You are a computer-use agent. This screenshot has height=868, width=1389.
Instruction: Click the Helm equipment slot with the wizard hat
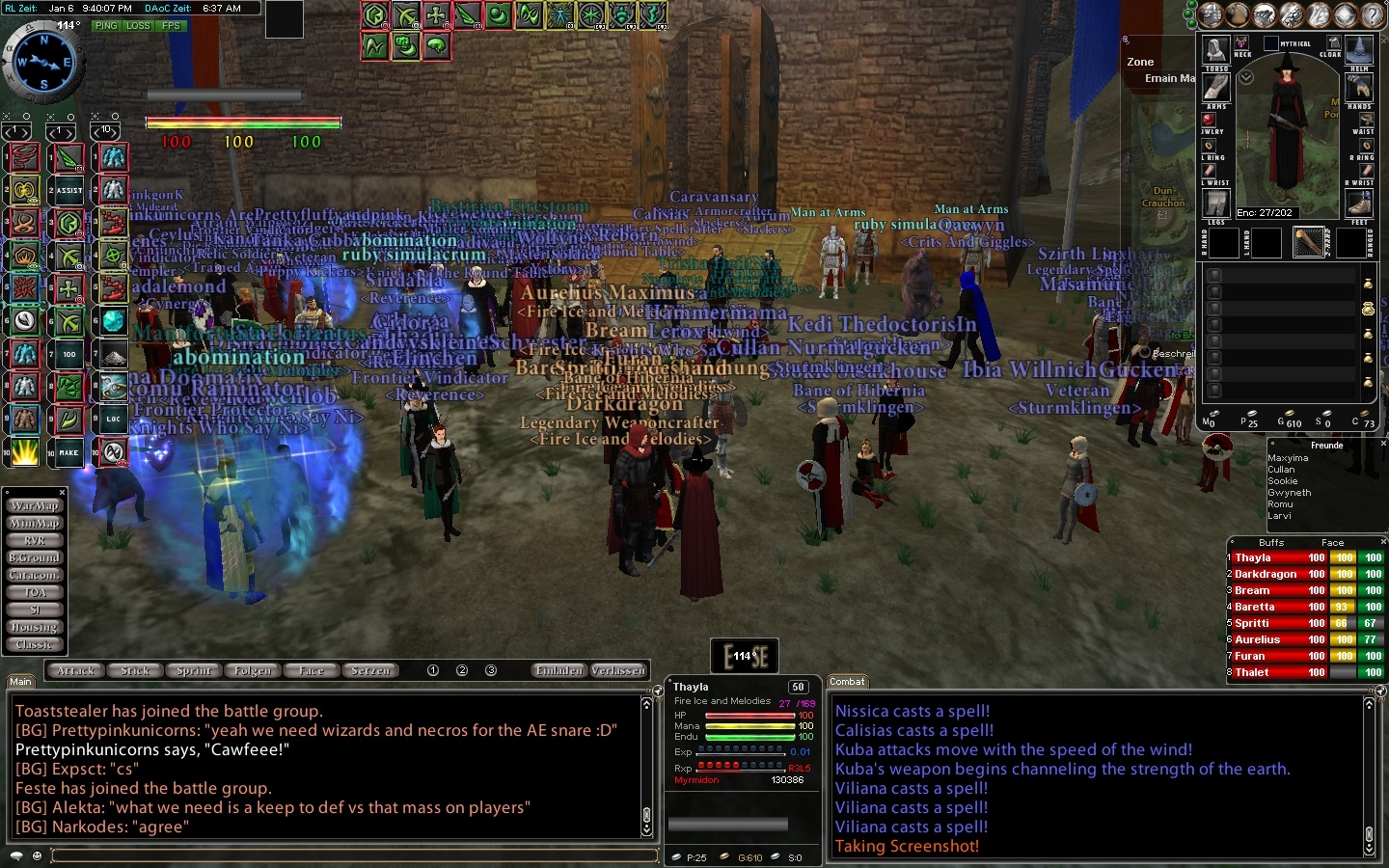(x=1359, y=48)
